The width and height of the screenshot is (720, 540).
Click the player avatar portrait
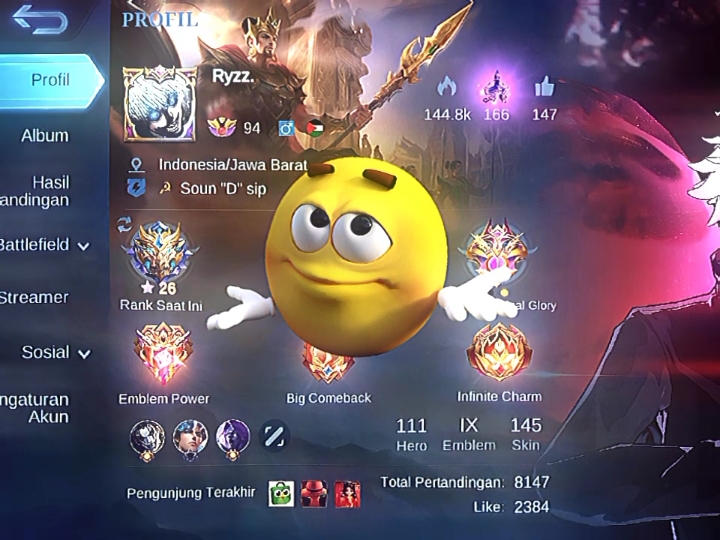160,104
